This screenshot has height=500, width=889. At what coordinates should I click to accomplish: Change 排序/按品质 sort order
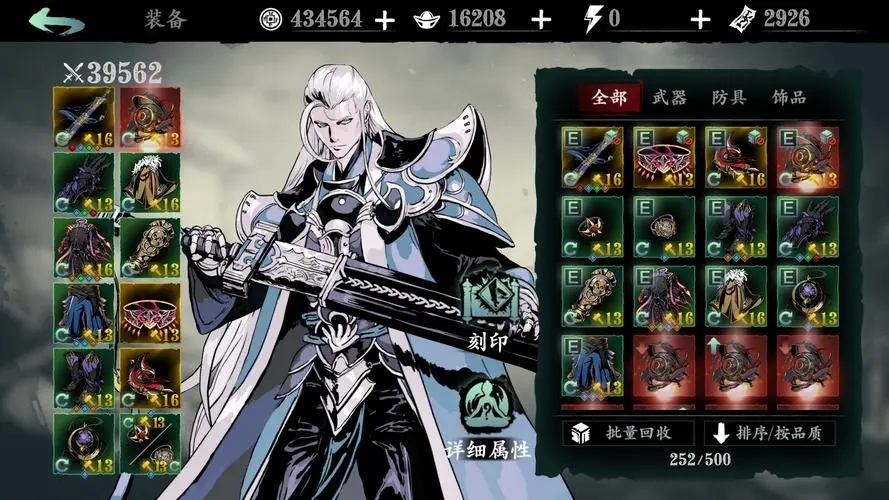click(770, 433)
